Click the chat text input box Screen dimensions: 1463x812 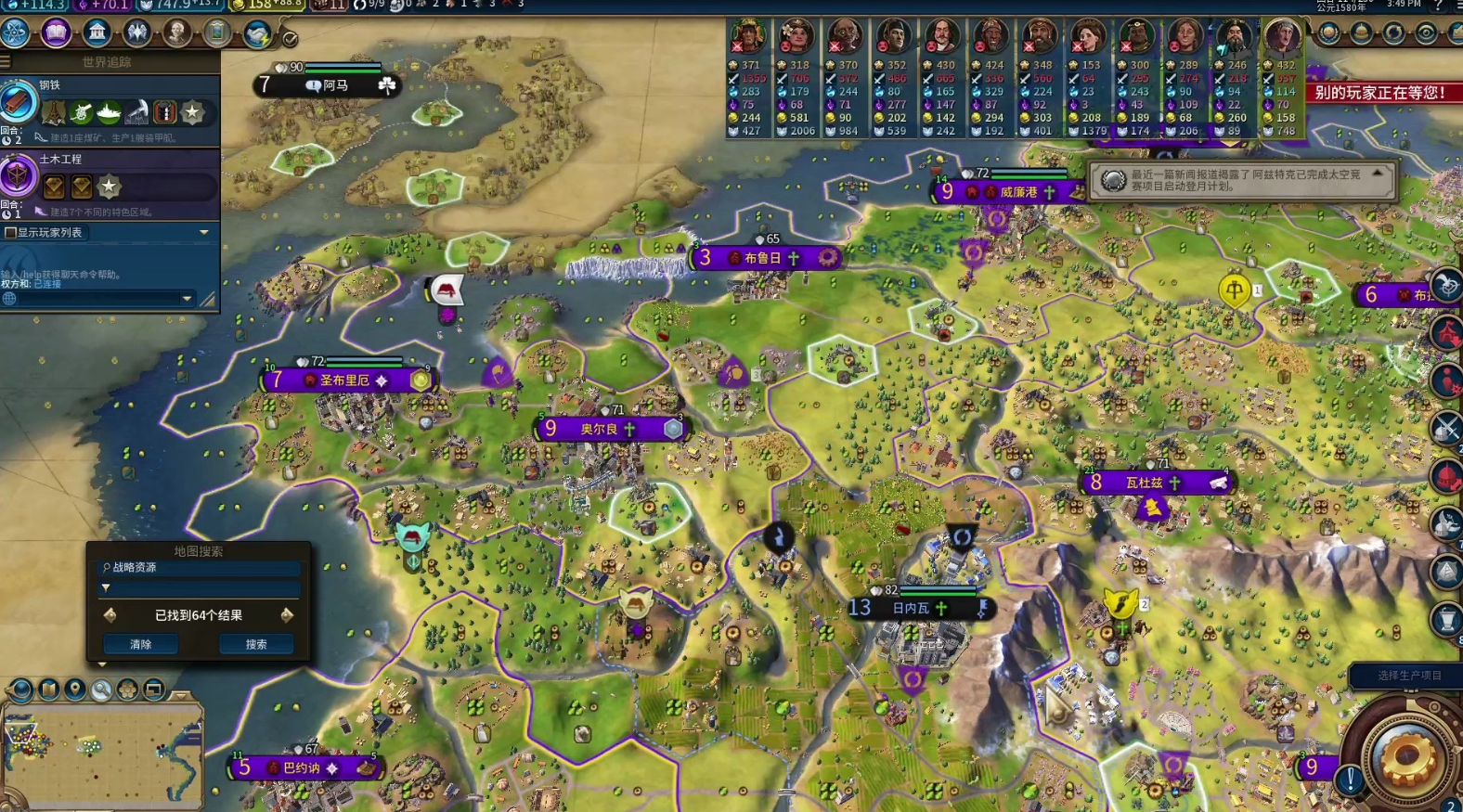pos(102,299)
